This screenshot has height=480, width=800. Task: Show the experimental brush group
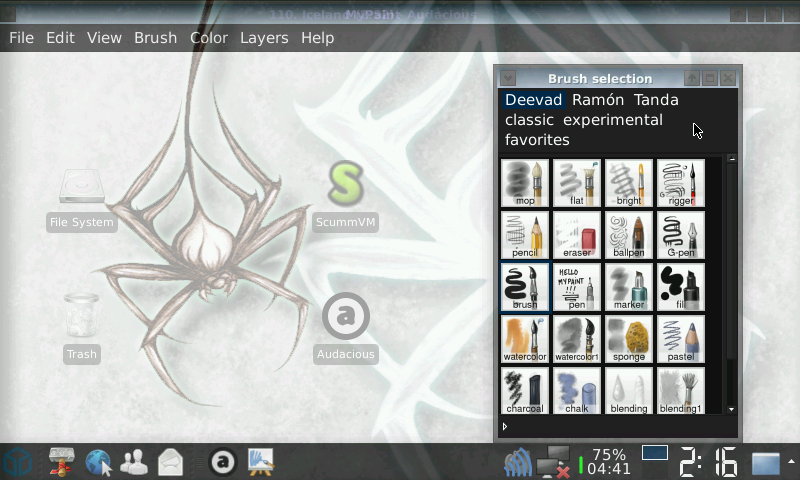(x=612, y=120)
